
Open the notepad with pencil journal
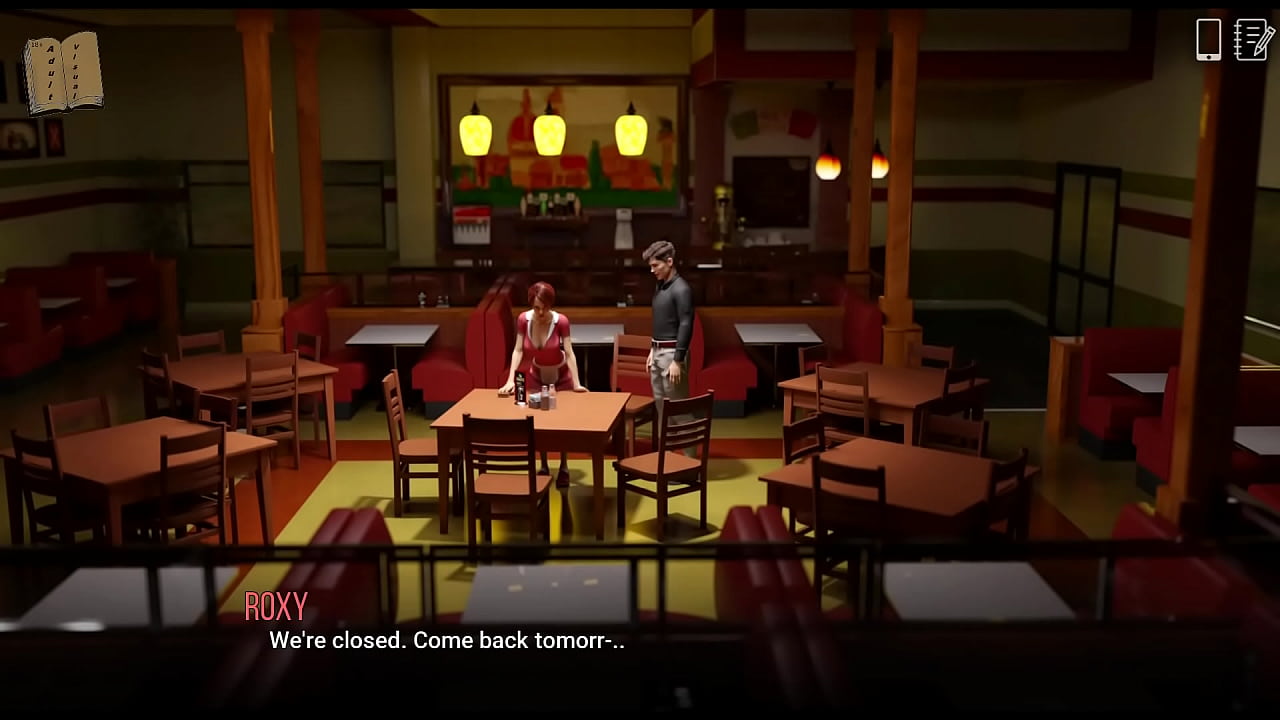click(x=1253, y=40)
